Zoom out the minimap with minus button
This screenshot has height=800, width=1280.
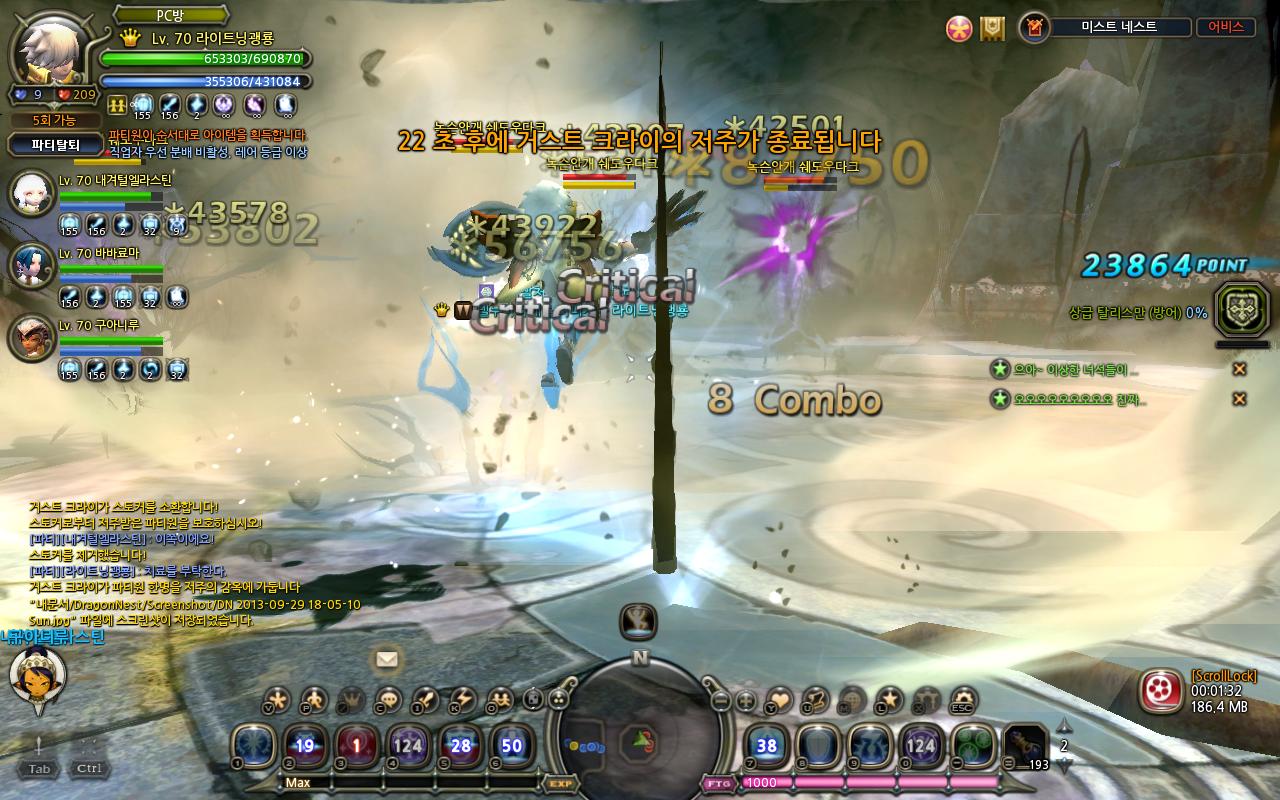(721, 701)
